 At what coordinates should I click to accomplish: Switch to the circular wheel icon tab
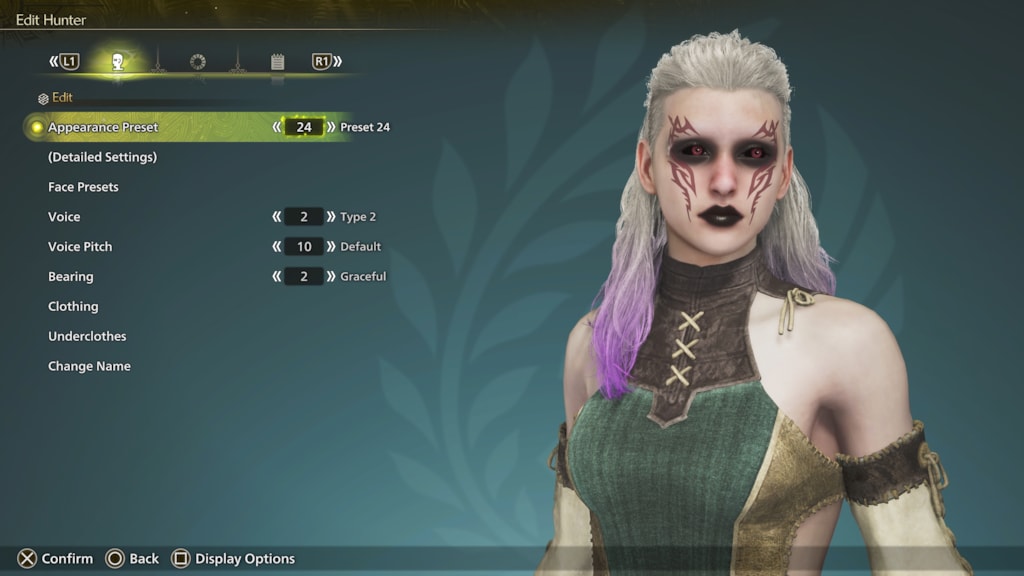pos(198,62)
